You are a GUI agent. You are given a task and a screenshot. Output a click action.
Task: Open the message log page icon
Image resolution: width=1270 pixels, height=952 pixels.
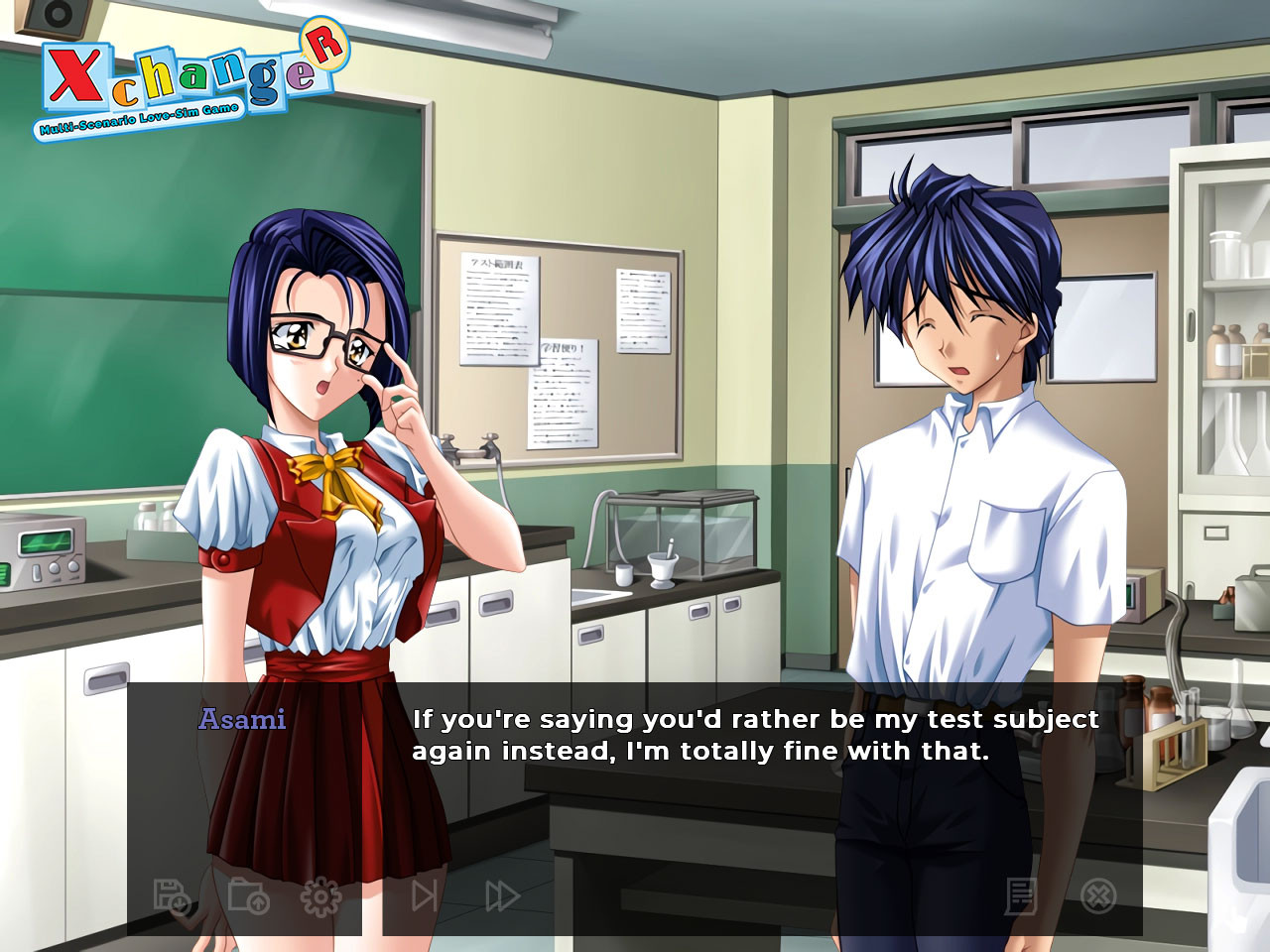pyautogui.click(x=1021, y=896)
